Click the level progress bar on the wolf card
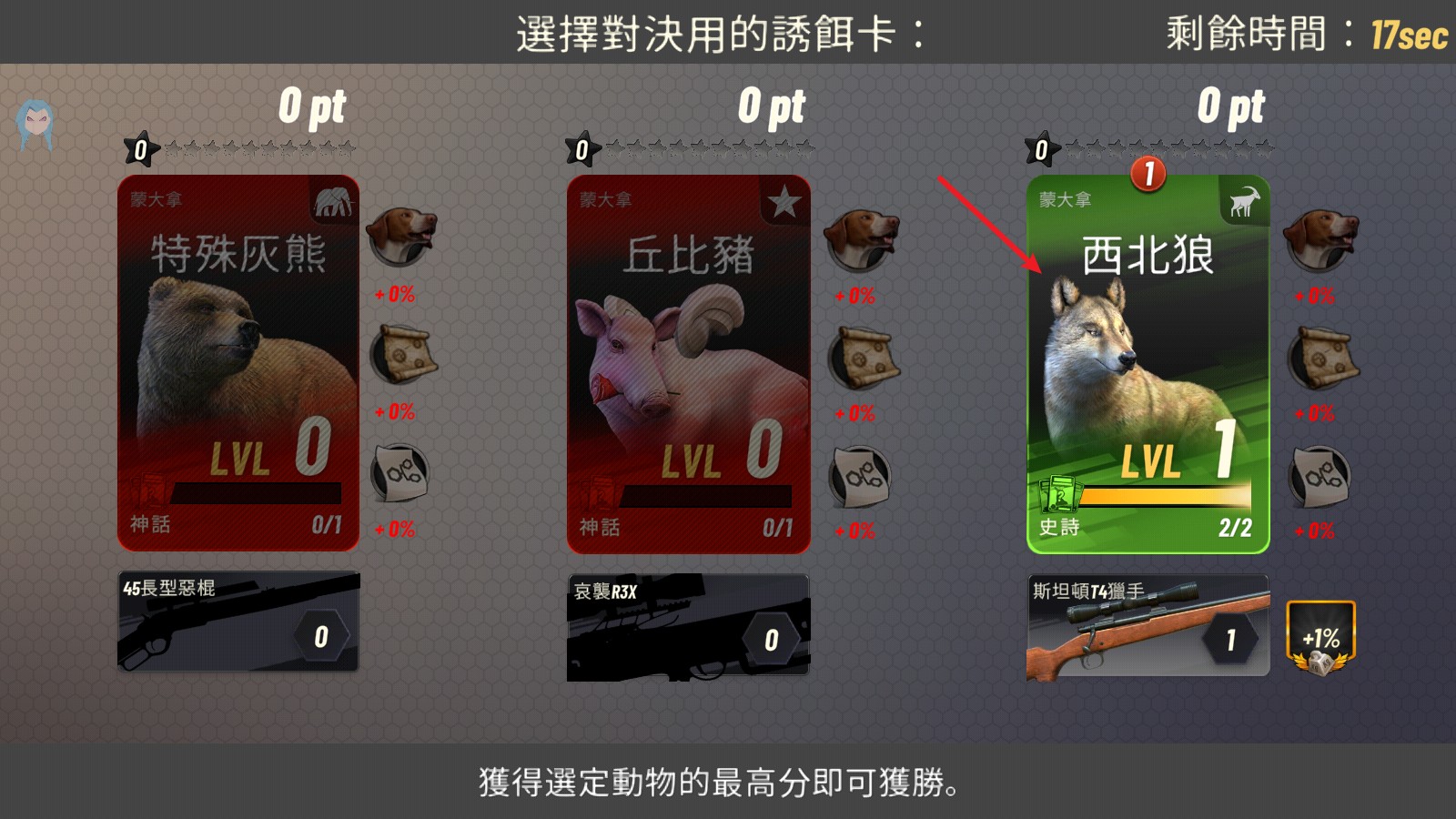Image resolution: width=1456 pixels, height=819 pixels. tap(1168, 494)
